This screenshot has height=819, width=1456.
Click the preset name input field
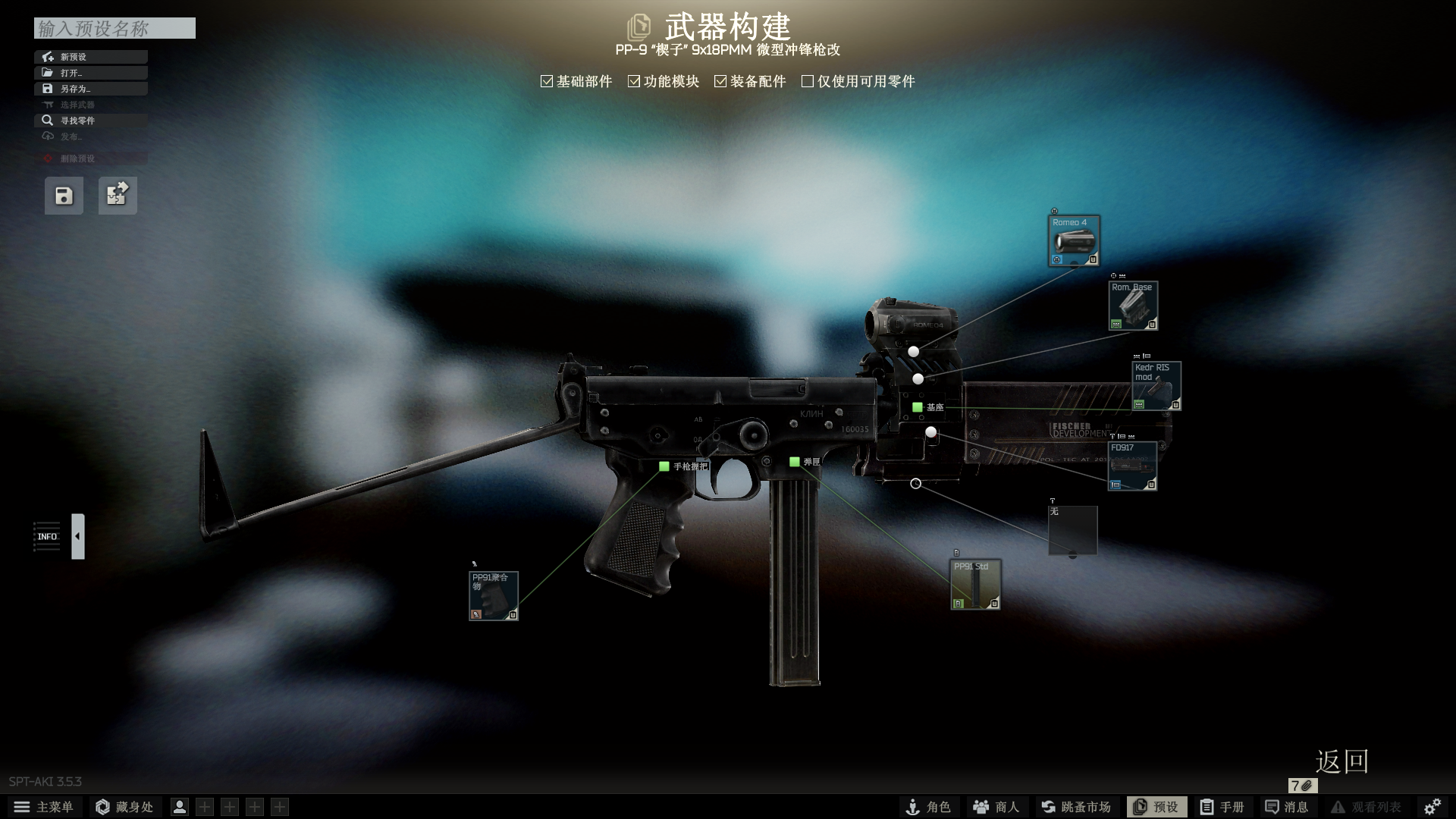point(115,29)
